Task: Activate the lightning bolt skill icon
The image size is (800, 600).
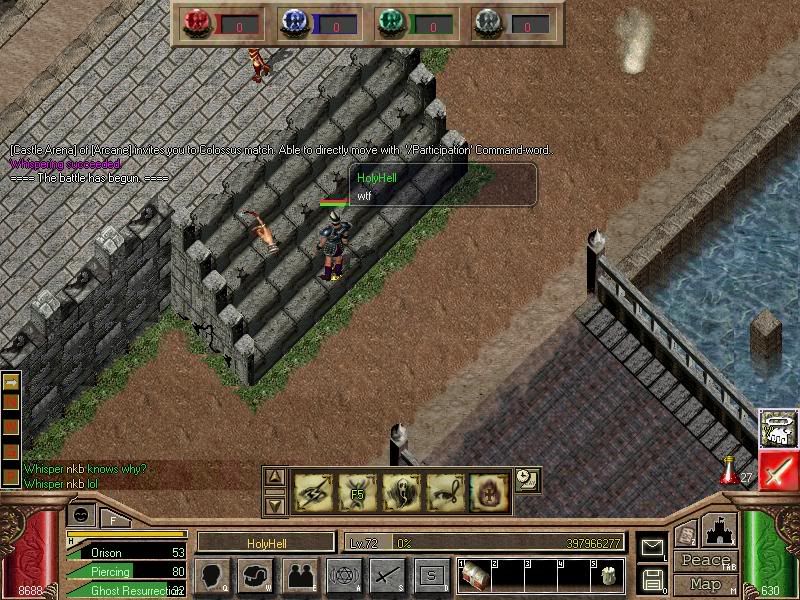Action: 313,489
